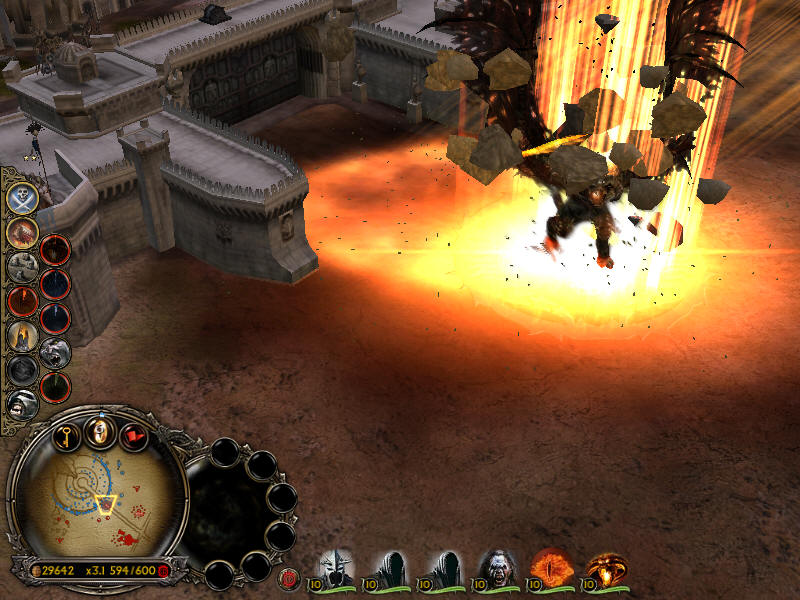Select the snarling white beast icon in the bottom-left slot
Viewport: 800px width, 600px height.
22,403
